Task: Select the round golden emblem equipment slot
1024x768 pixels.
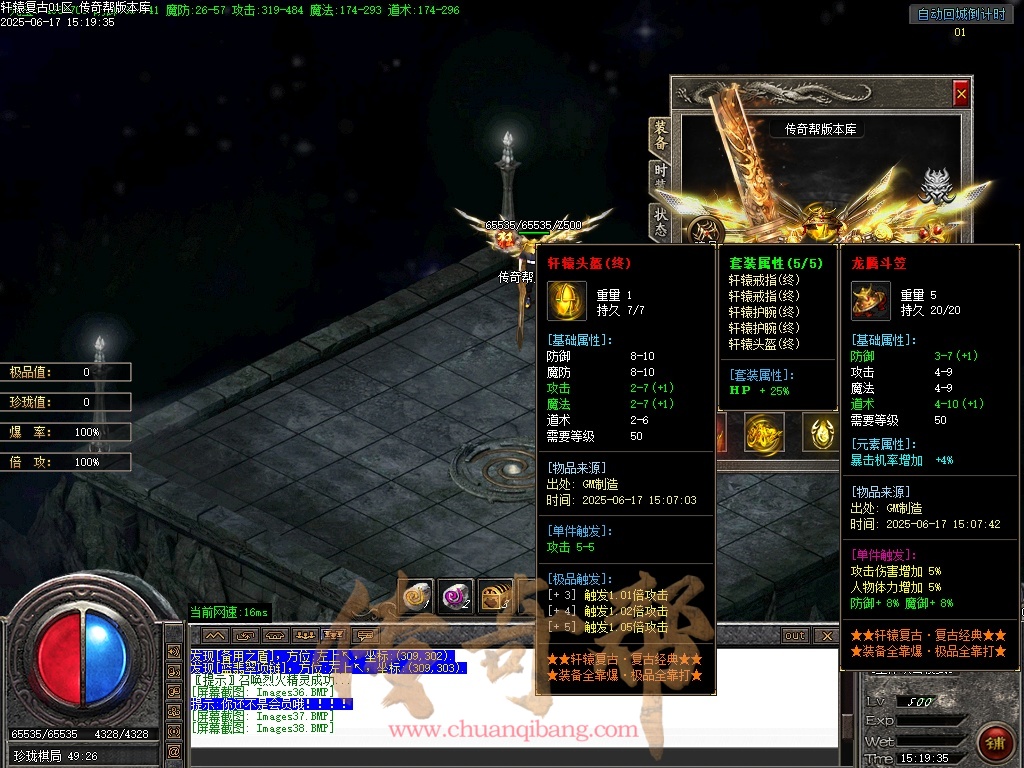Action: point(763,432)
